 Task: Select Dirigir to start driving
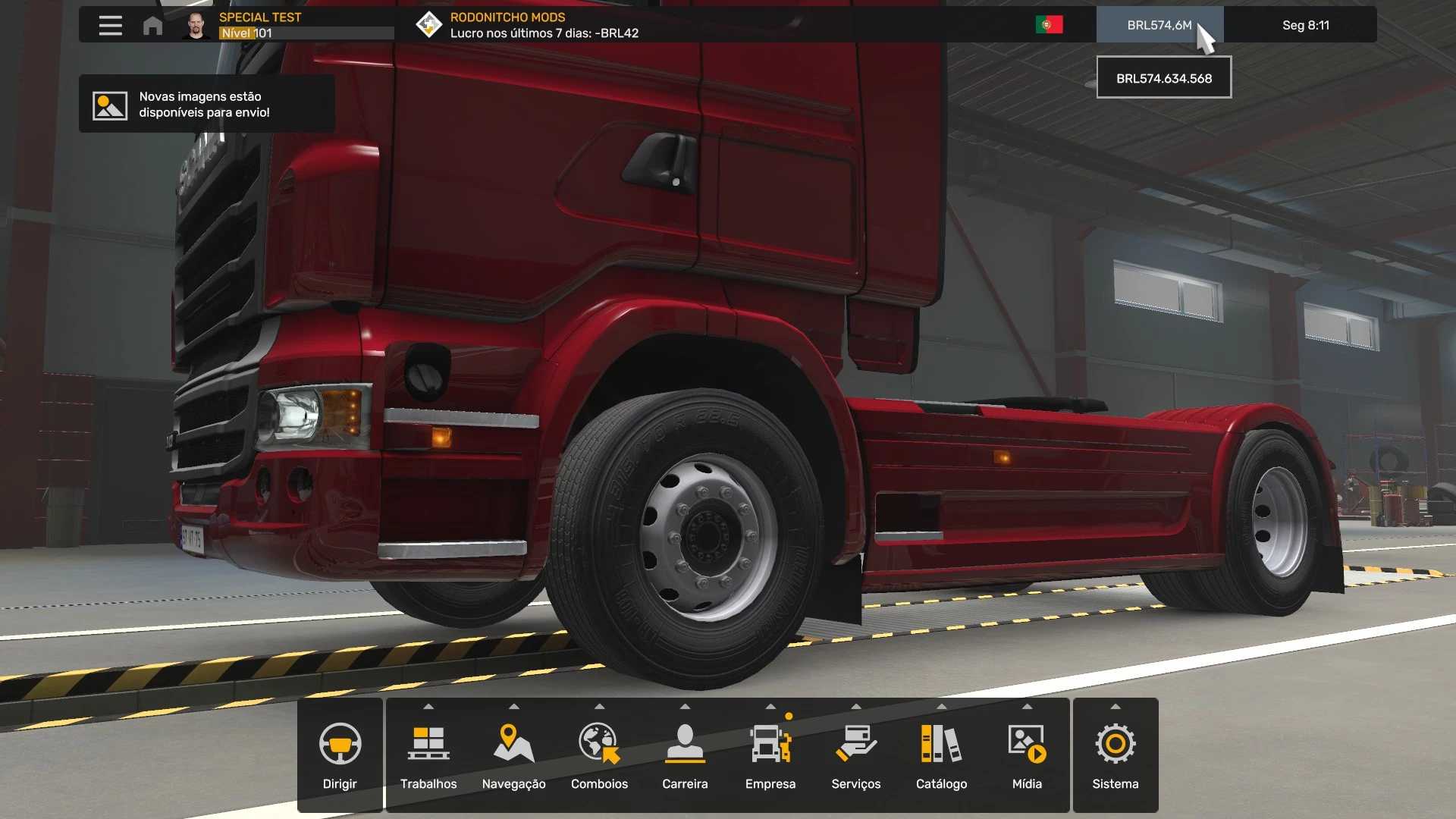click(x=340, y=755)
